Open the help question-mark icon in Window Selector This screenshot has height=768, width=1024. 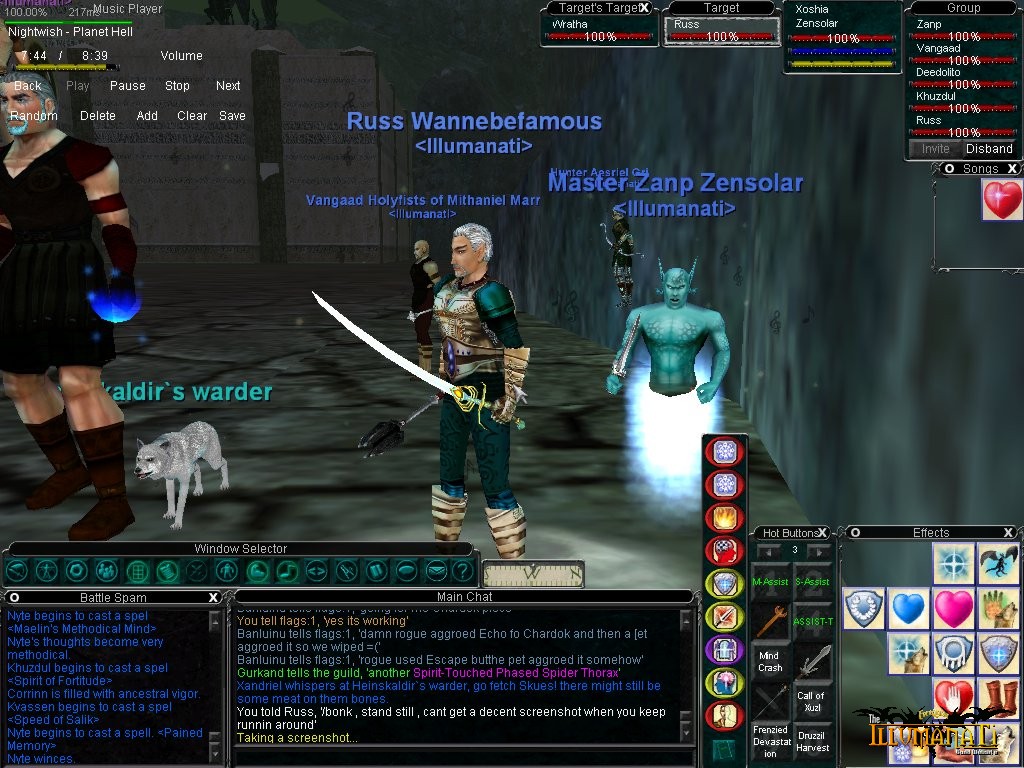[x=462, y=571]
